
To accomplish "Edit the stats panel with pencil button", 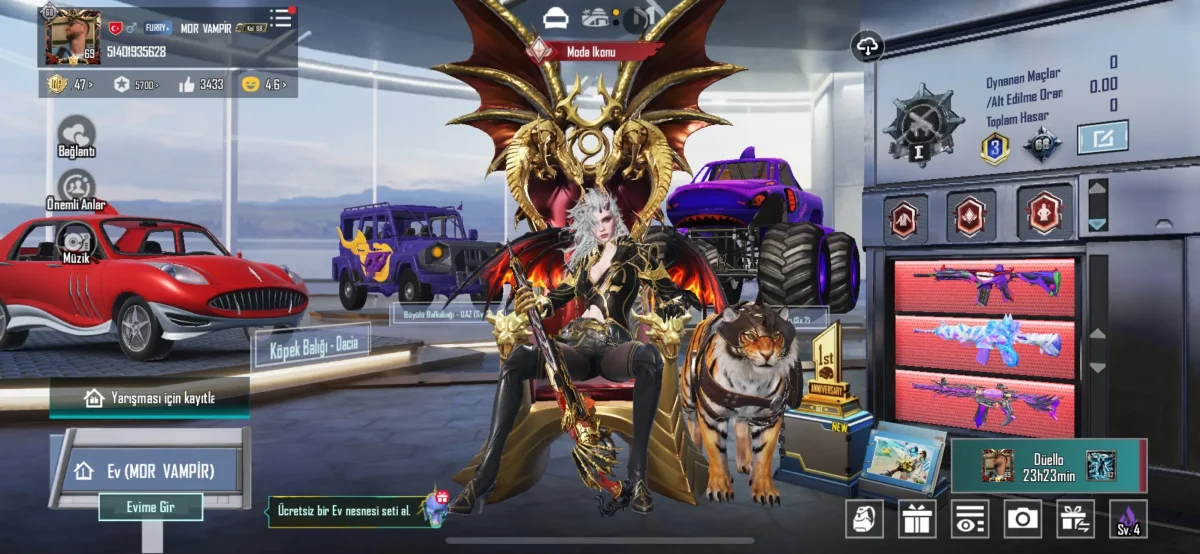I will tap(1102, 137).
